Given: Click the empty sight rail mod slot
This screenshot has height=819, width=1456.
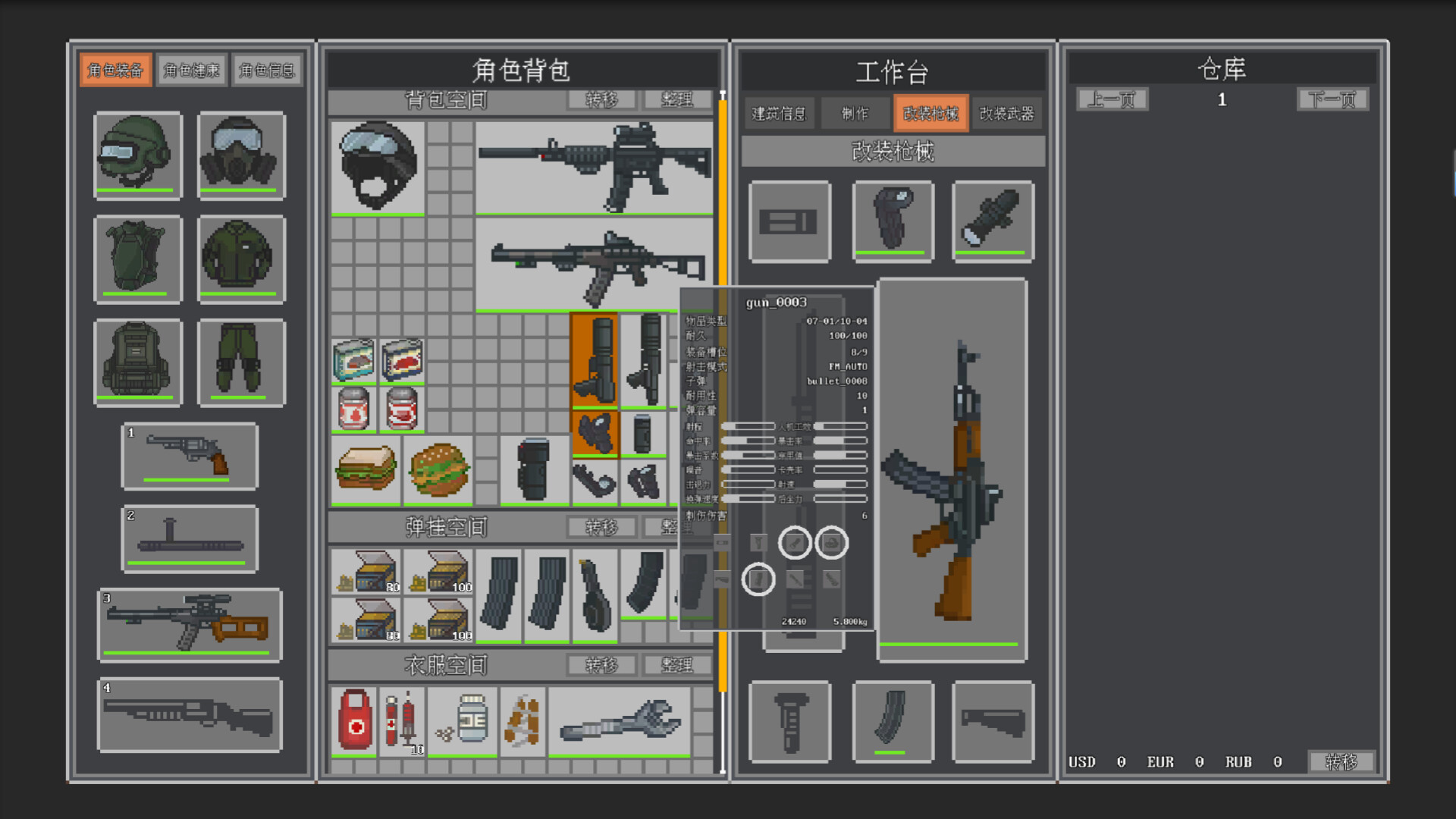Looking at the screenshot, I should [x=789, y=221].
